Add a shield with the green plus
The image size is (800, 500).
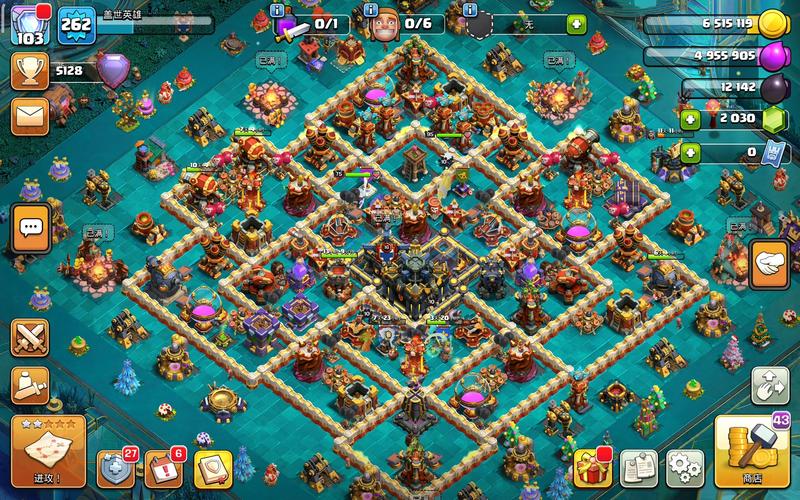(x=577, y=24)
